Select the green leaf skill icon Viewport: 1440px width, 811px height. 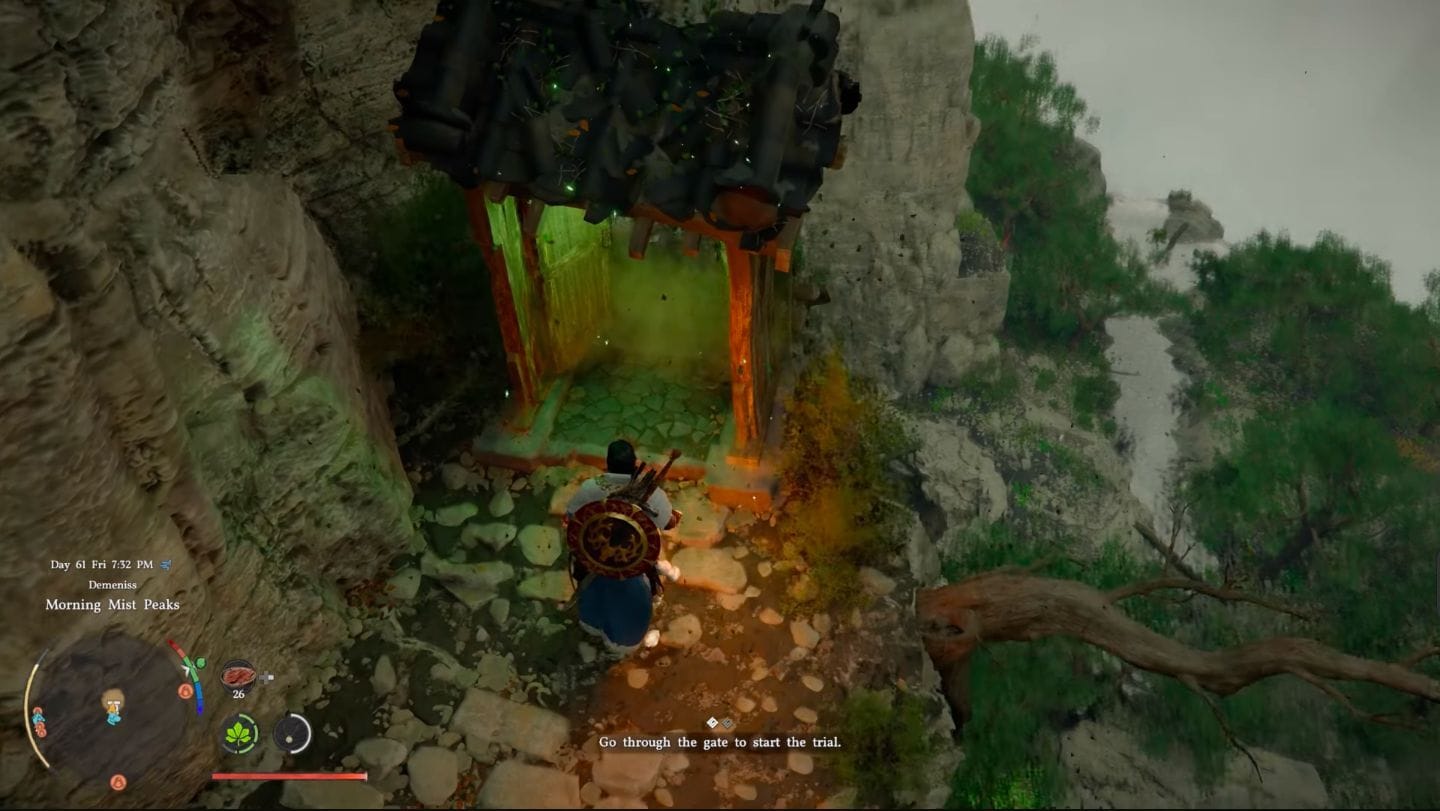tap(239, 735)
